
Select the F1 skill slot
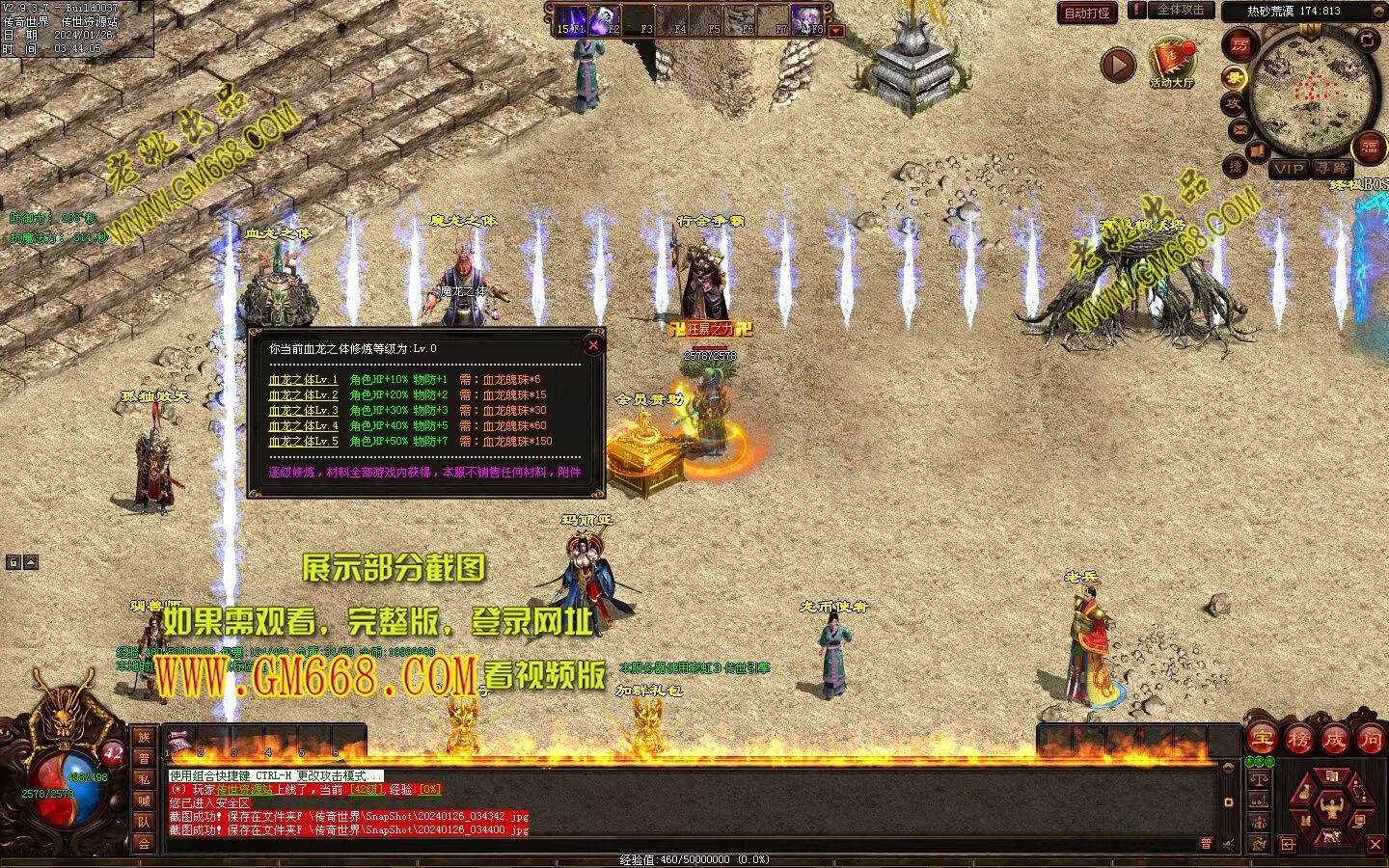click(572, 19)
